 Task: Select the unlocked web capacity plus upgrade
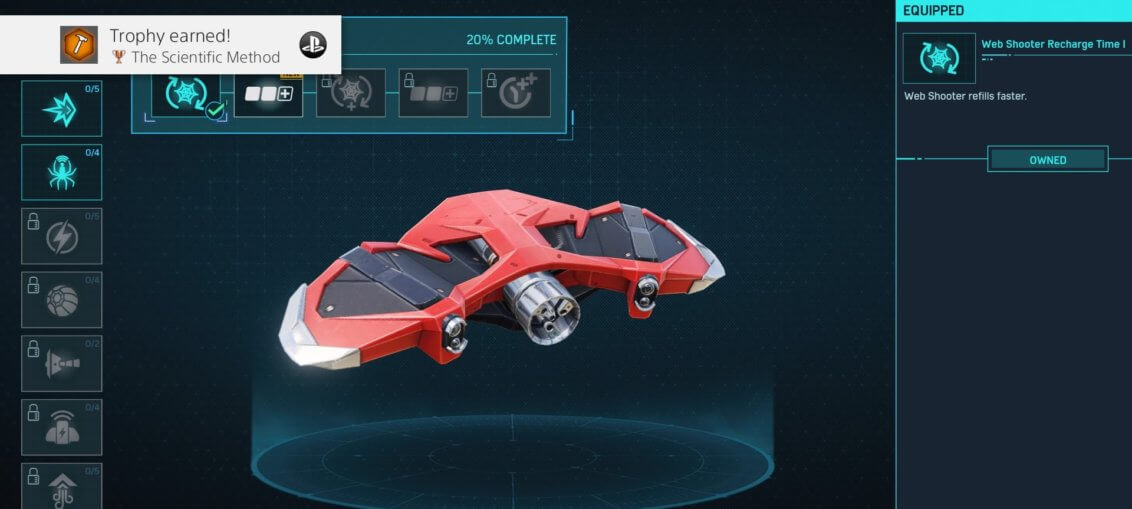click(x=269, y=93)
